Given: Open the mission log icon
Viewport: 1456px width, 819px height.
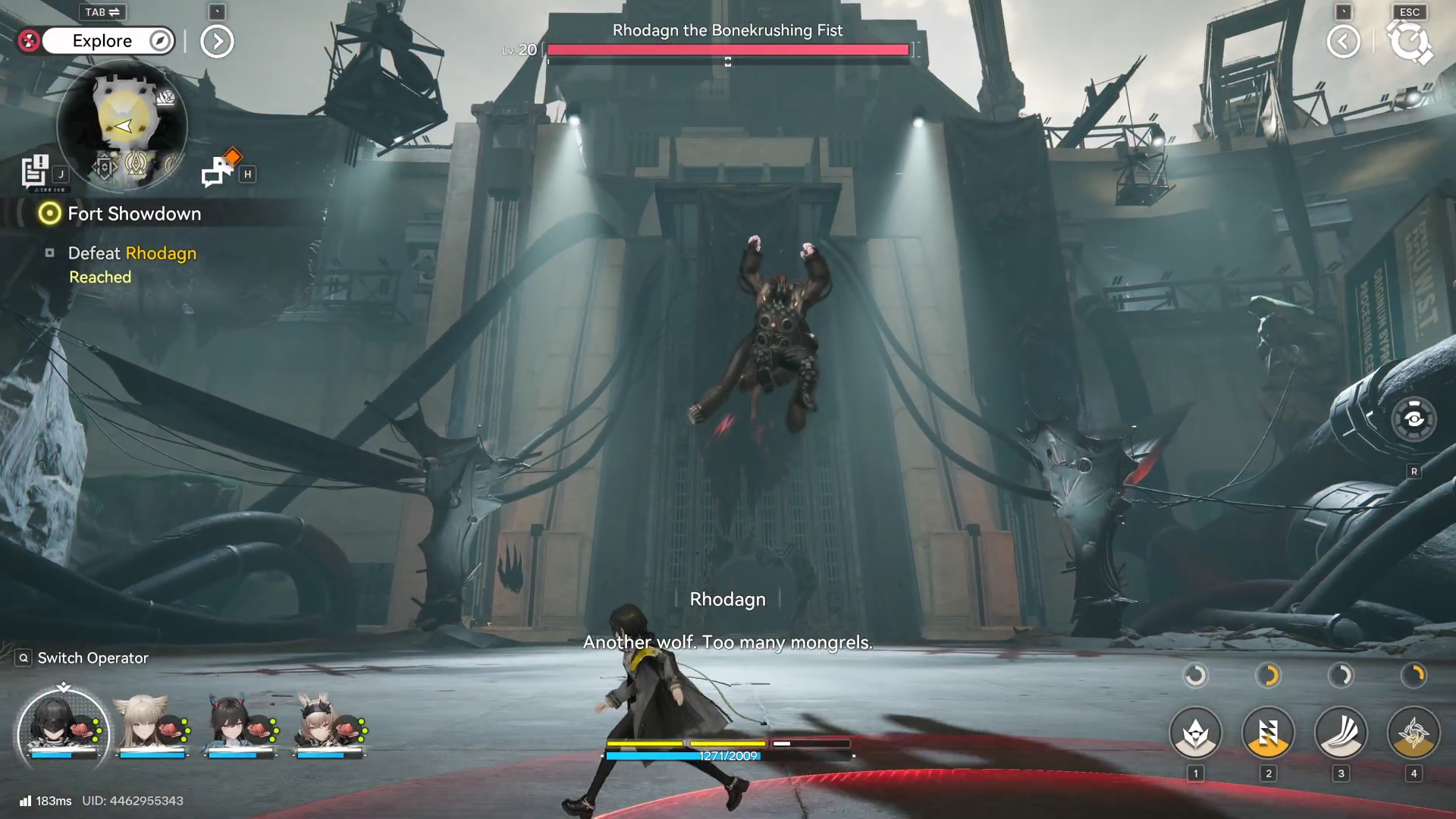Looking at the screenshot, I should tap(35, 171).
